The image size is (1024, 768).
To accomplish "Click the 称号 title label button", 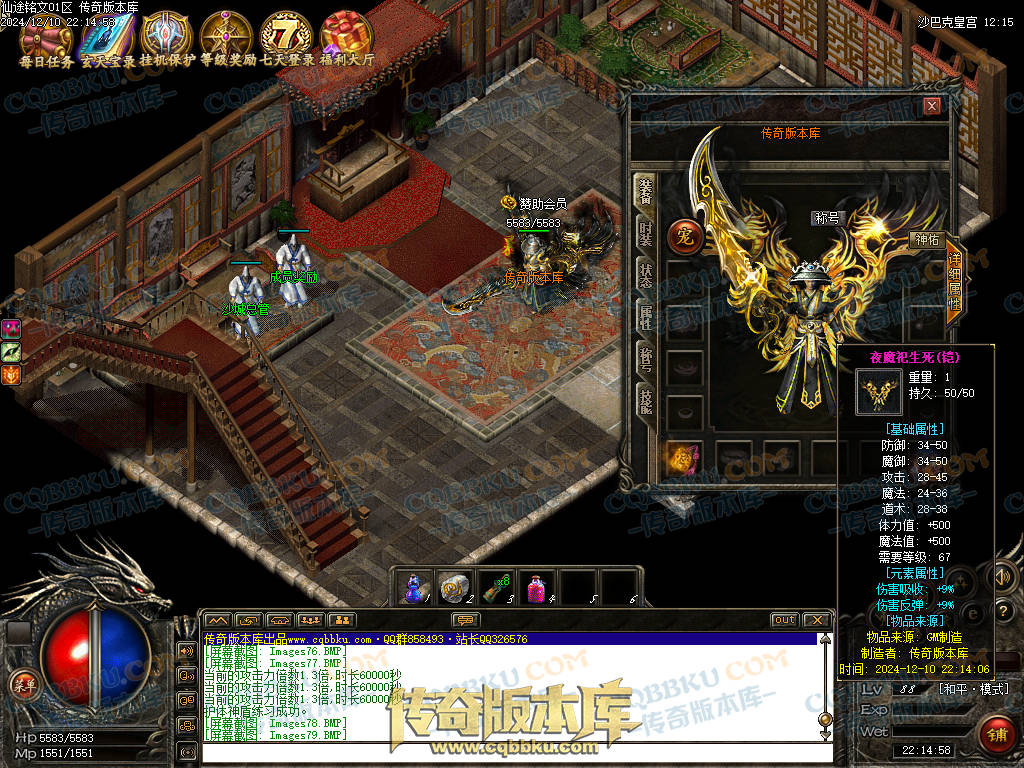I will [x=830, y=217].
